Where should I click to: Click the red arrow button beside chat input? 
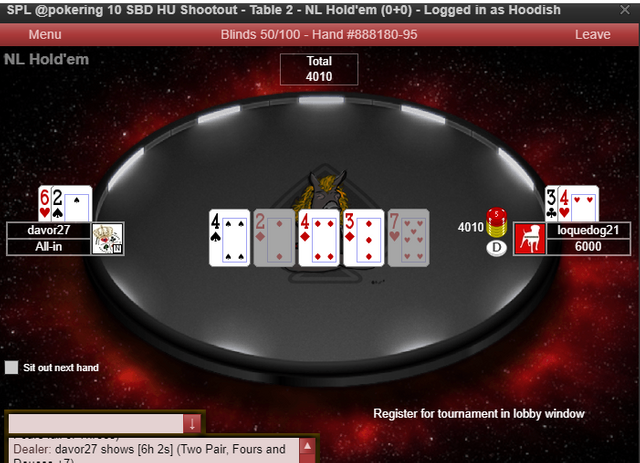pyautogui.click(x=192, y=424)
